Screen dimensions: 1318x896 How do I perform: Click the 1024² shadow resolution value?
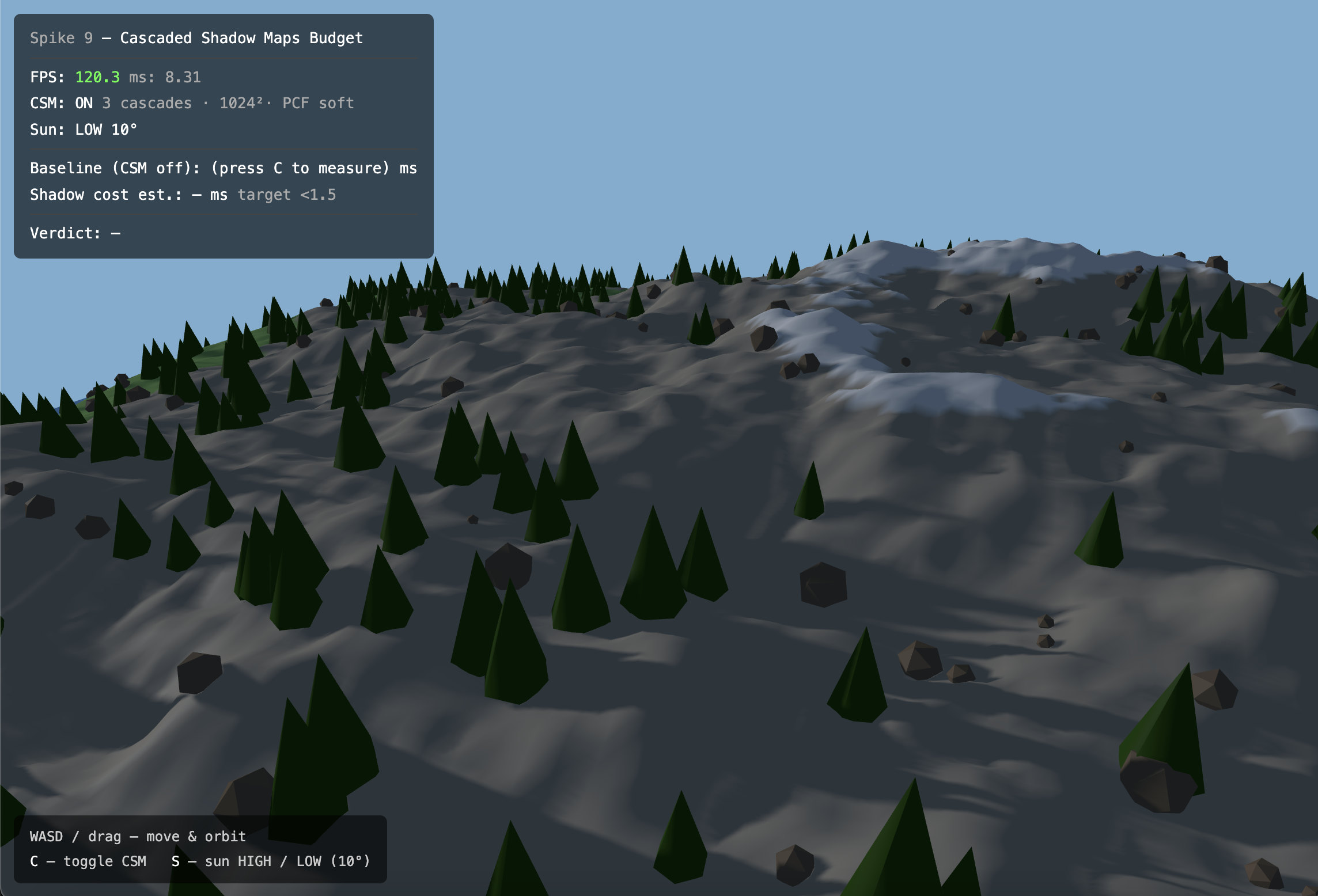pos(241,103)
